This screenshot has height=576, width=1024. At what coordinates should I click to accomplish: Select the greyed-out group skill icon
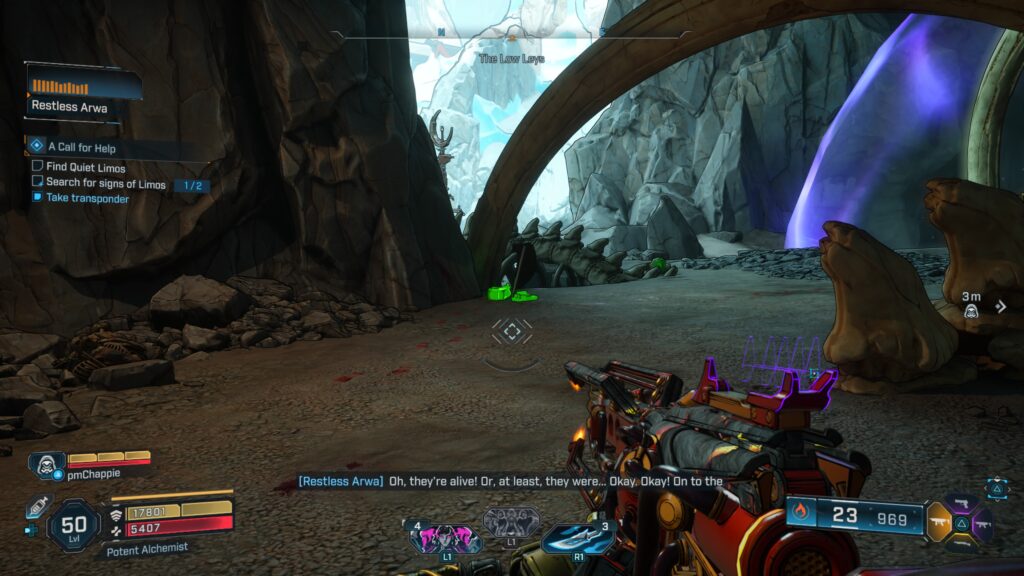coord(511,521)
